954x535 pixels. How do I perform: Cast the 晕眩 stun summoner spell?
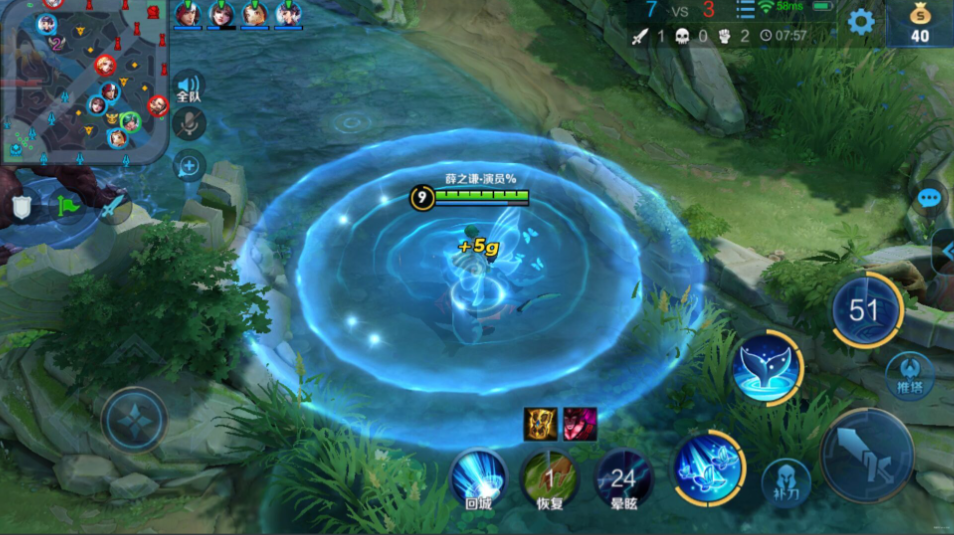click(622, 477)
